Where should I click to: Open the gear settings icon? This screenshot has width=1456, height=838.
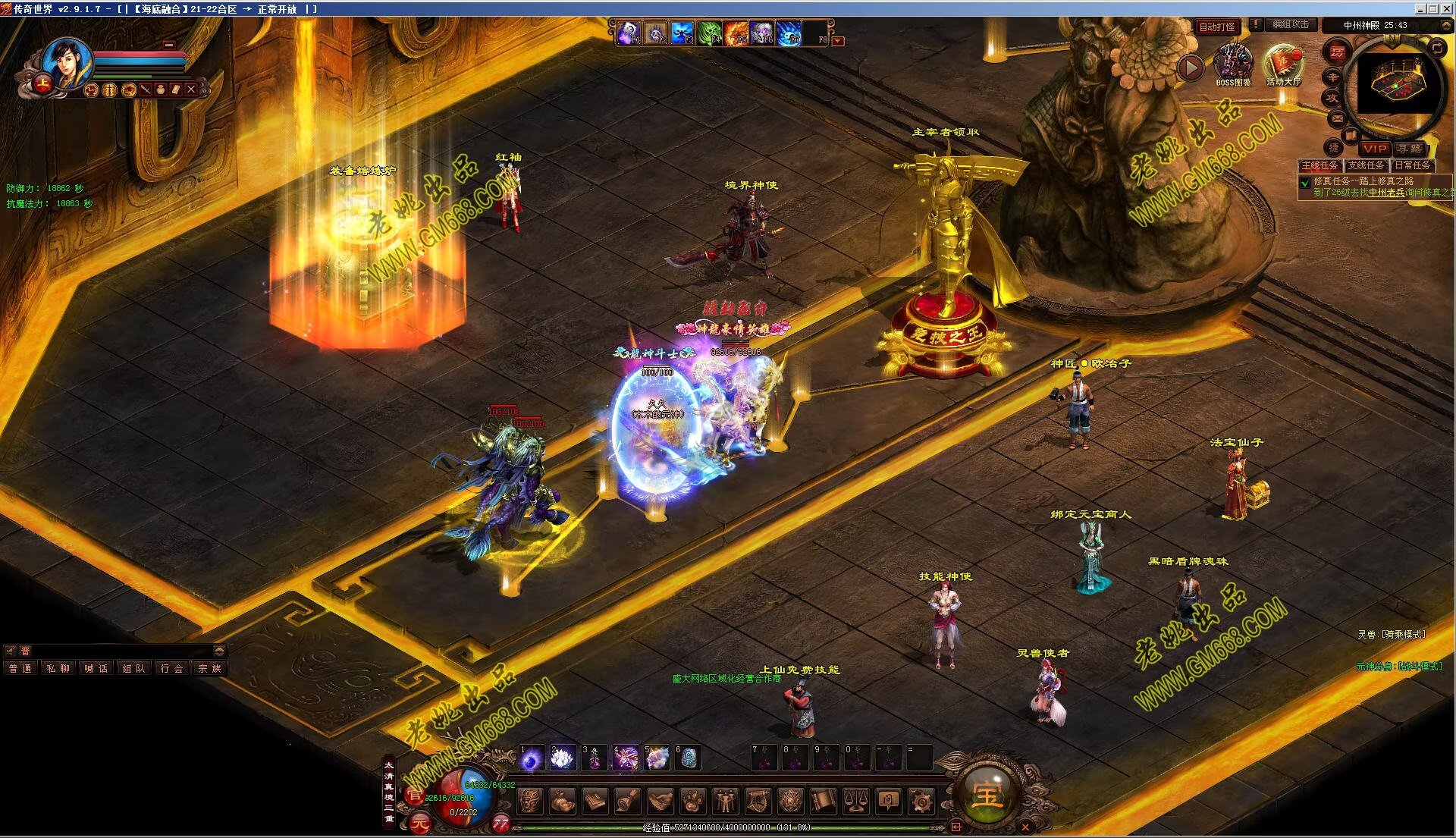point(921,800)
